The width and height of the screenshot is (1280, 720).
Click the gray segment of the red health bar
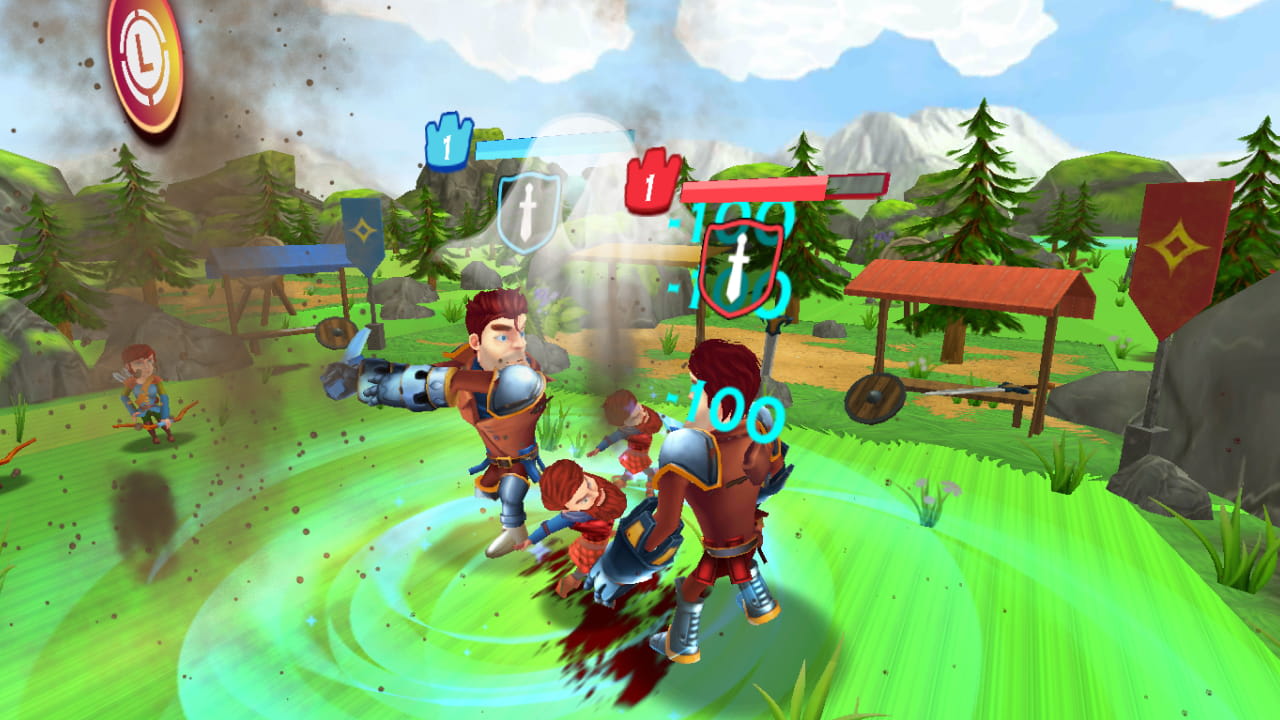pos(855,185)
